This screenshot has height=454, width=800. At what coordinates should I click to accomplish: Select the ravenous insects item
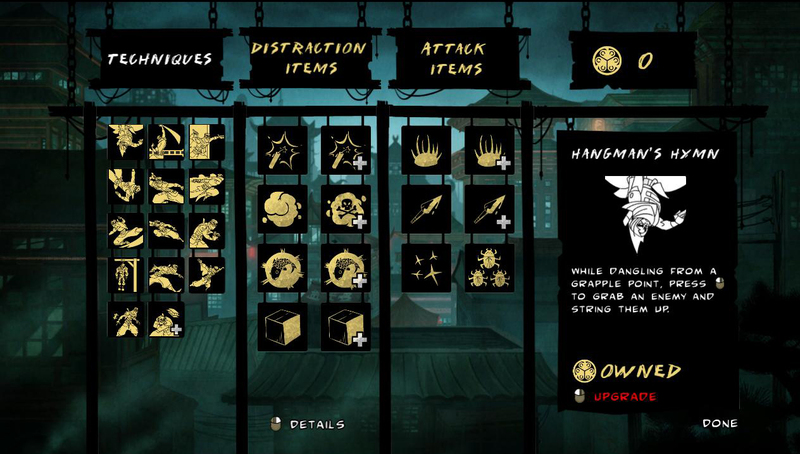coord(489,268)
